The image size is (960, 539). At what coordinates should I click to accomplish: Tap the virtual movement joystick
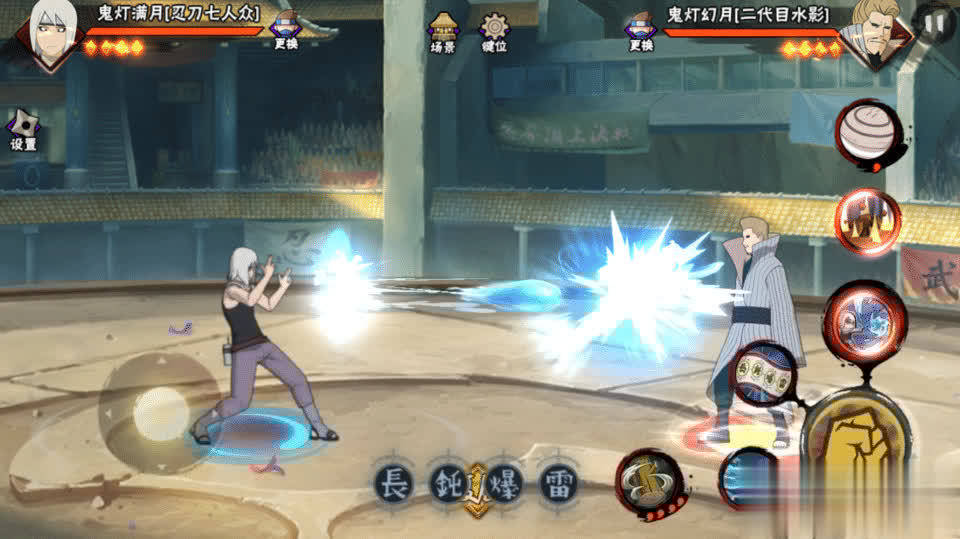[x=160, y=412]
